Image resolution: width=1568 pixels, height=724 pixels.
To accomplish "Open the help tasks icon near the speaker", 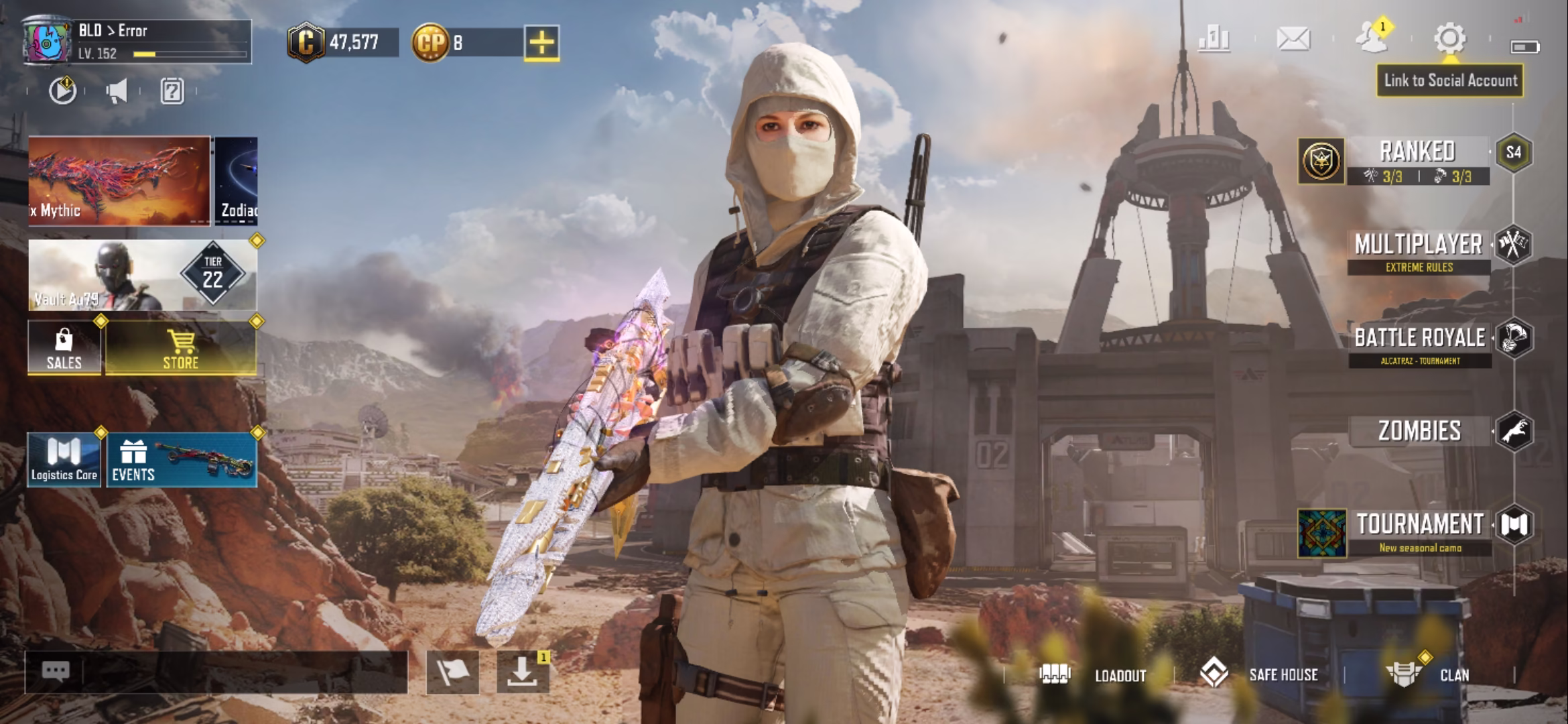I will click(172, 93).
